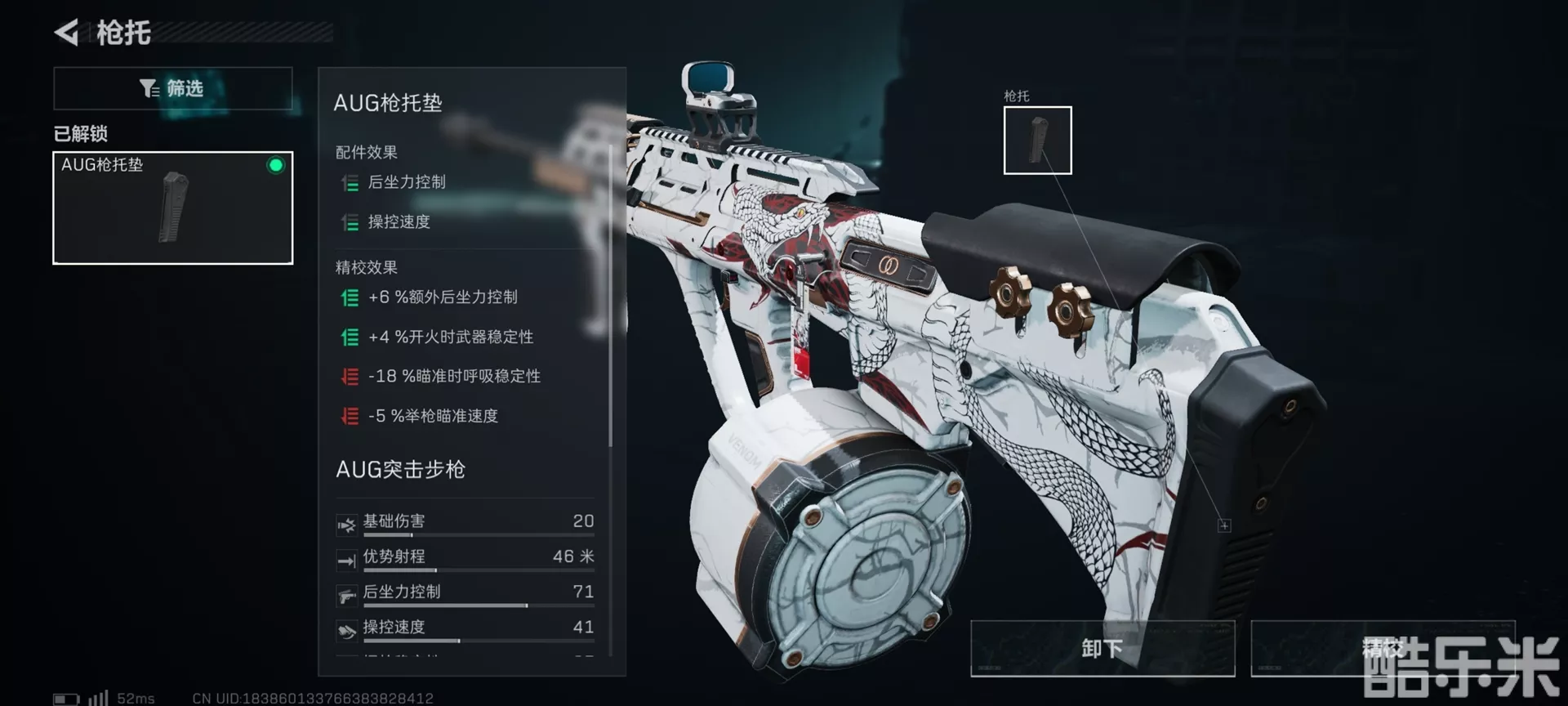Select the AUG枪托垫 attachment card
The image size is (1568, 706).
[172, 208]
